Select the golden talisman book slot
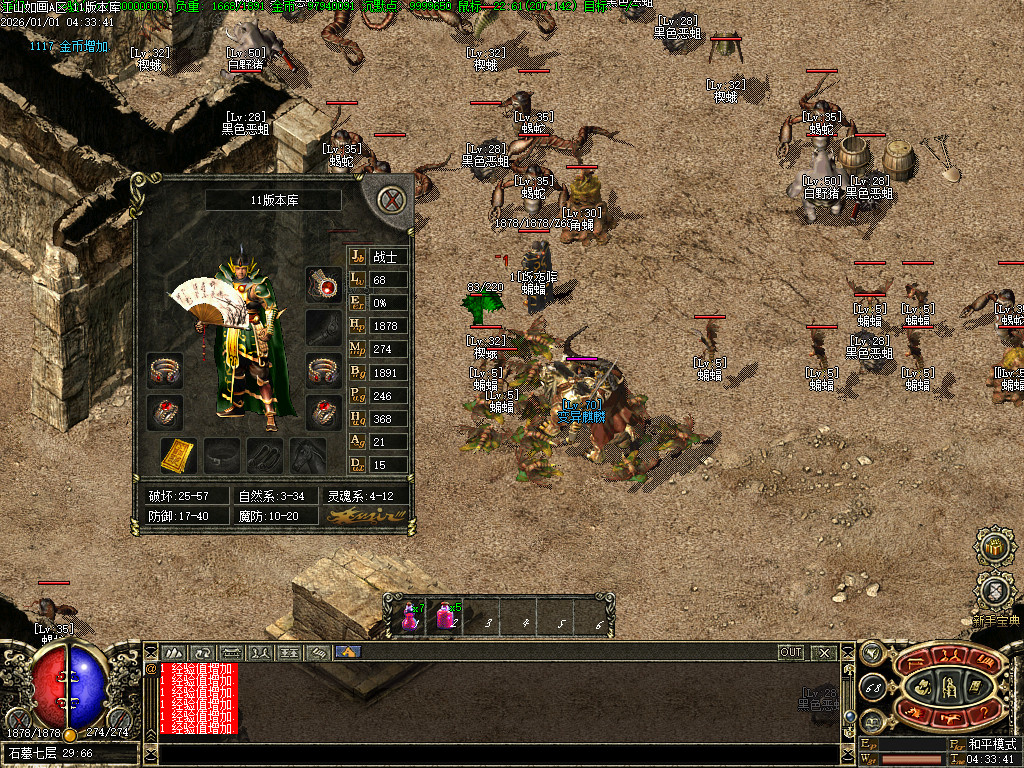Image resolution: width=1024 pixels, height=768 pixels. tap(177, 455)
